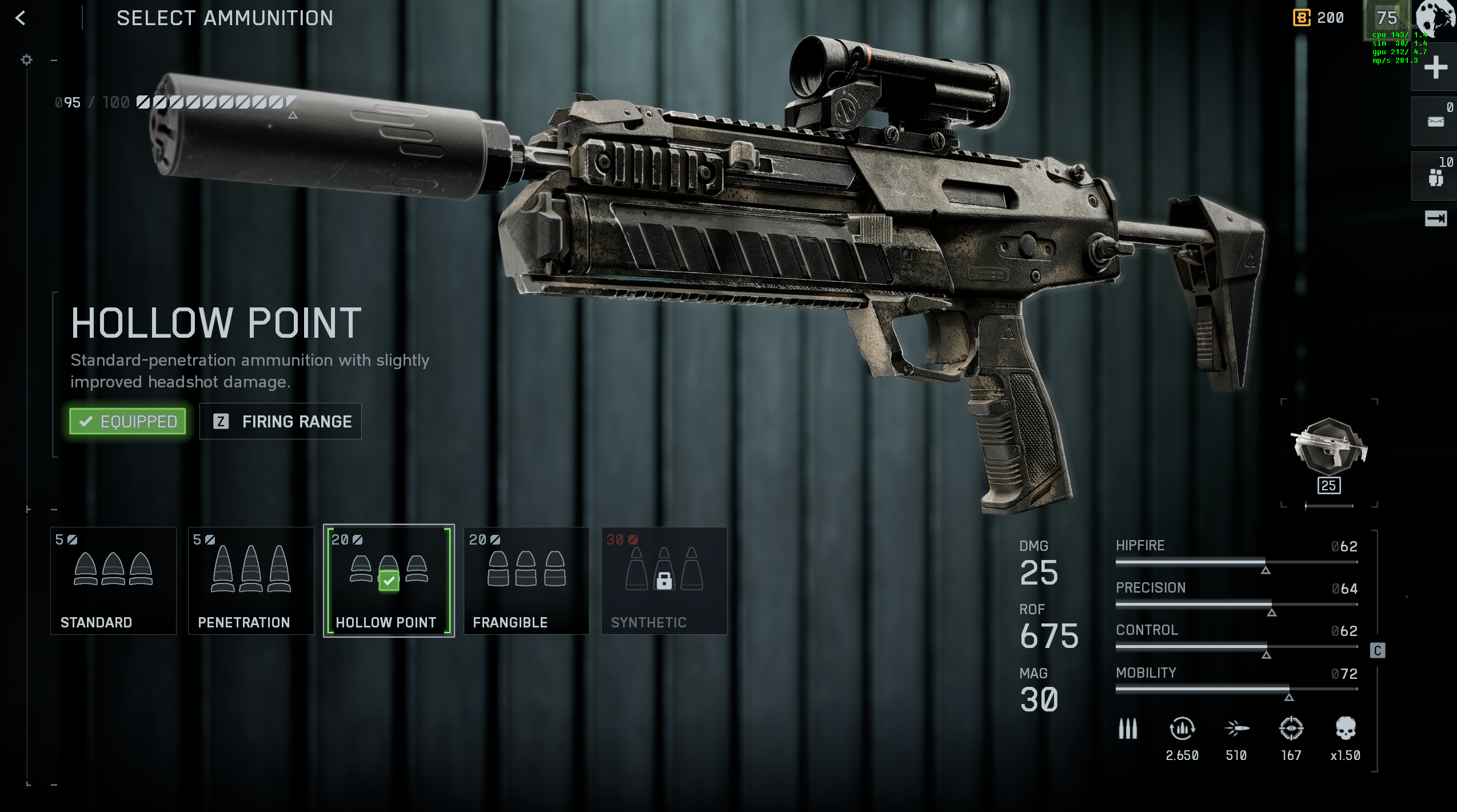Pick the Frangible ammunition option
Image resolution: width=1457 pixels, height=812 pixels.
[x=526, y=580]
